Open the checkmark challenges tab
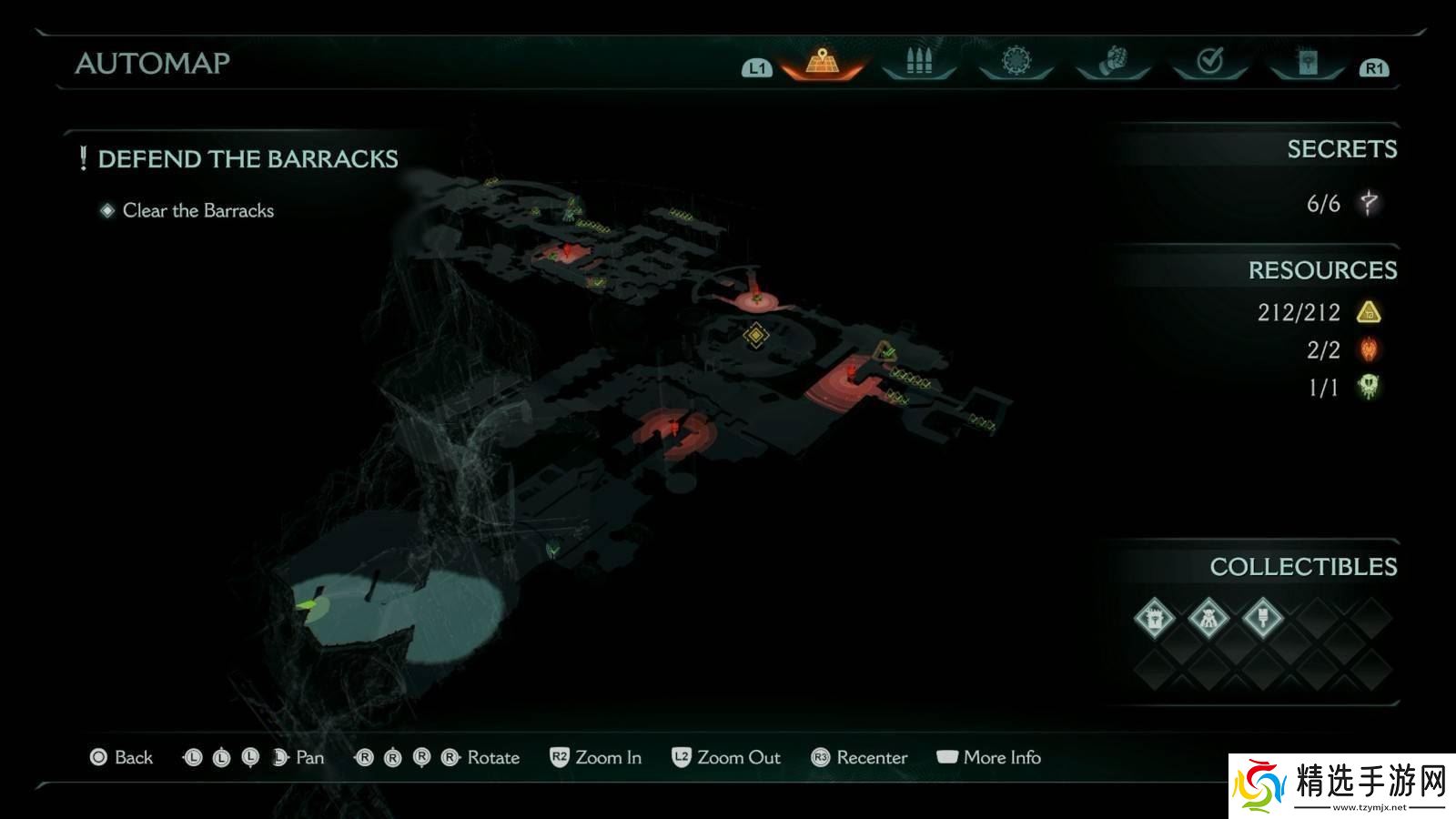1456x819 pixels. (x=1209, y=62)
